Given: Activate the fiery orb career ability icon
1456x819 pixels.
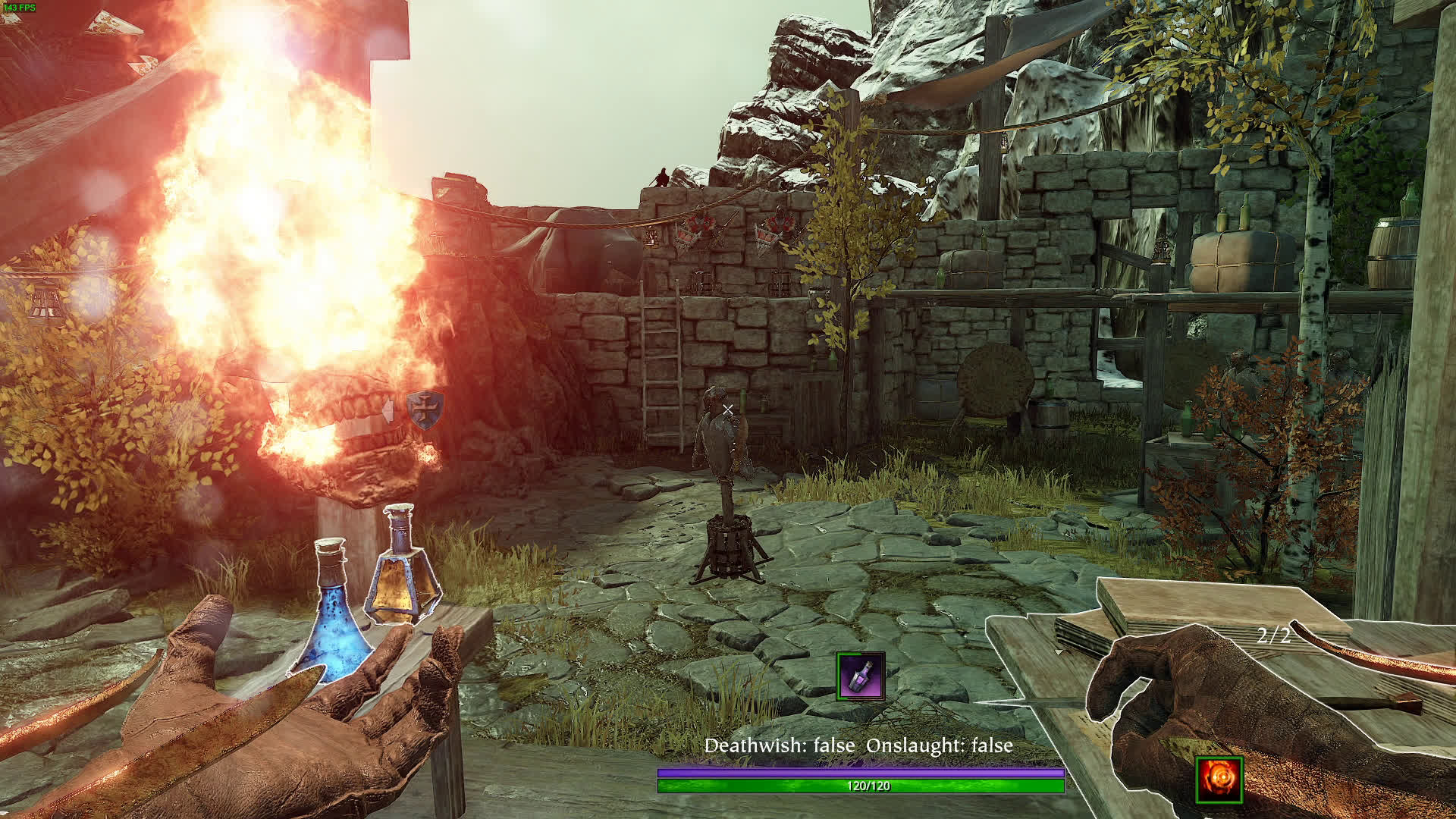Looking at the screenshot, I should (1219, 780).
